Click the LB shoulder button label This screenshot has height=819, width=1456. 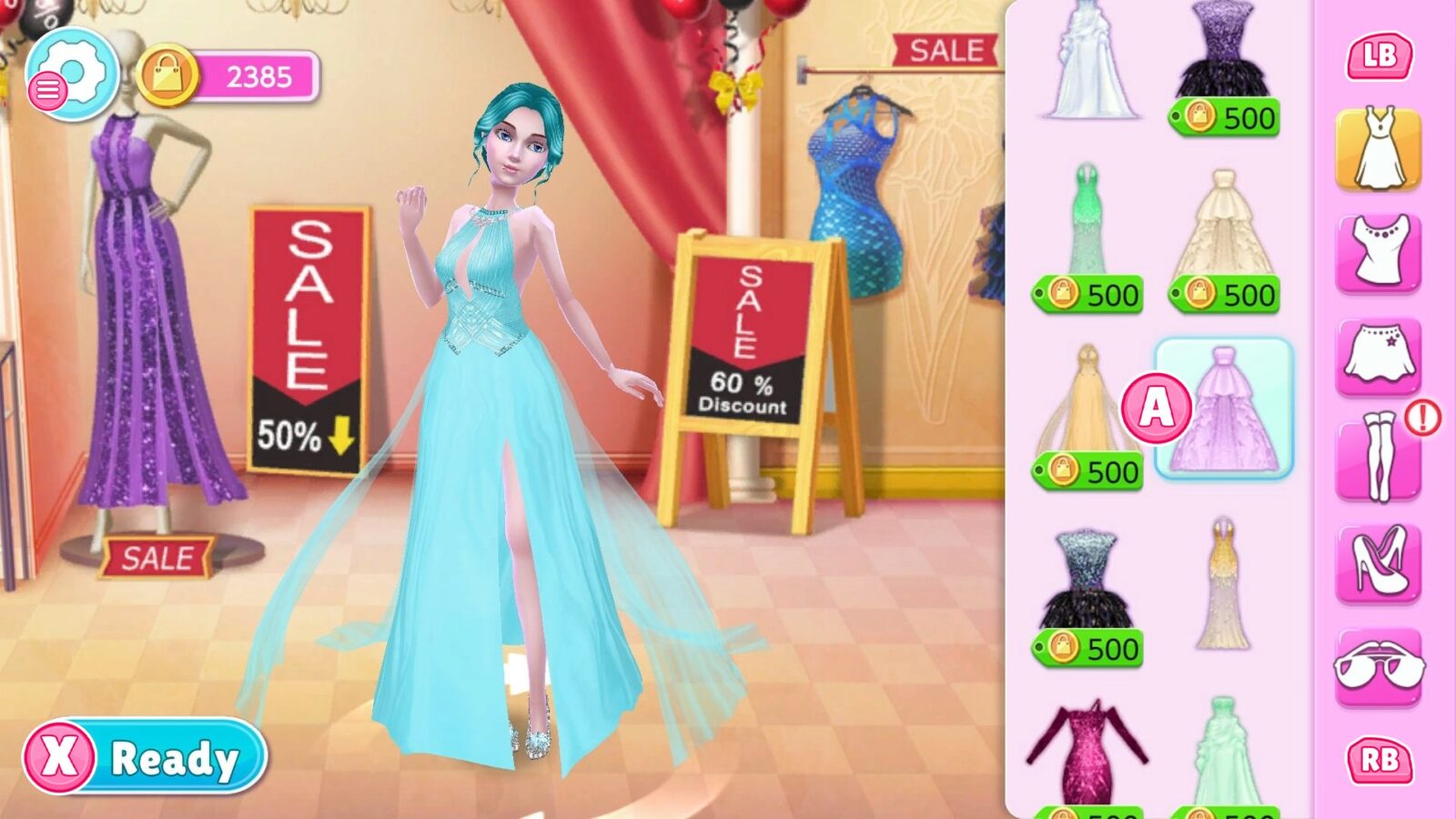click(x=1380, y=56)
